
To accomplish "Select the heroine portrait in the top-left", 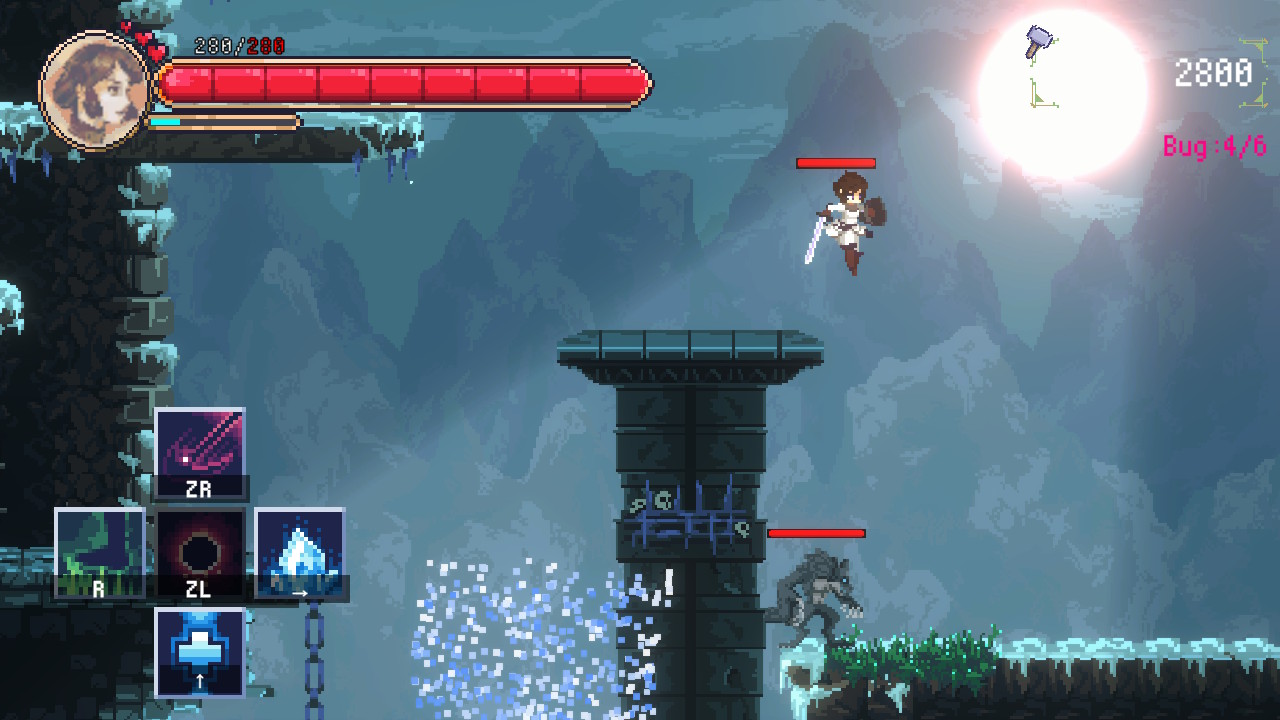I will point(92,92).
